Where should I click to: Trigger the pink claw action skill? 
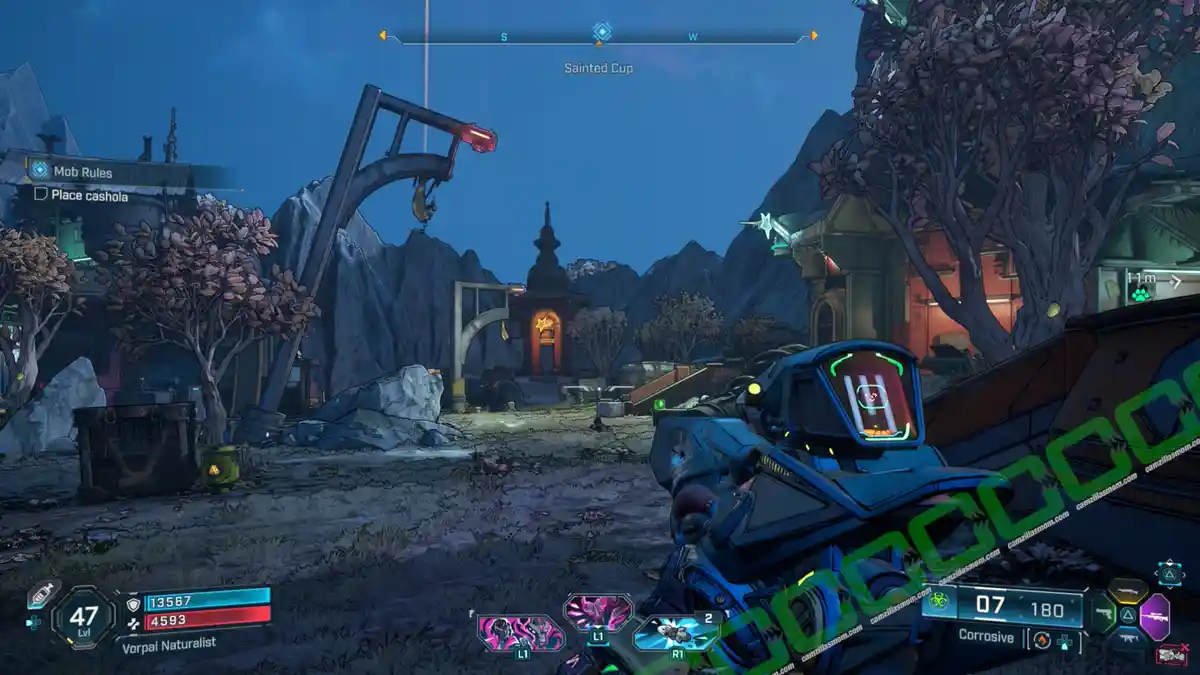click(598, 611)
